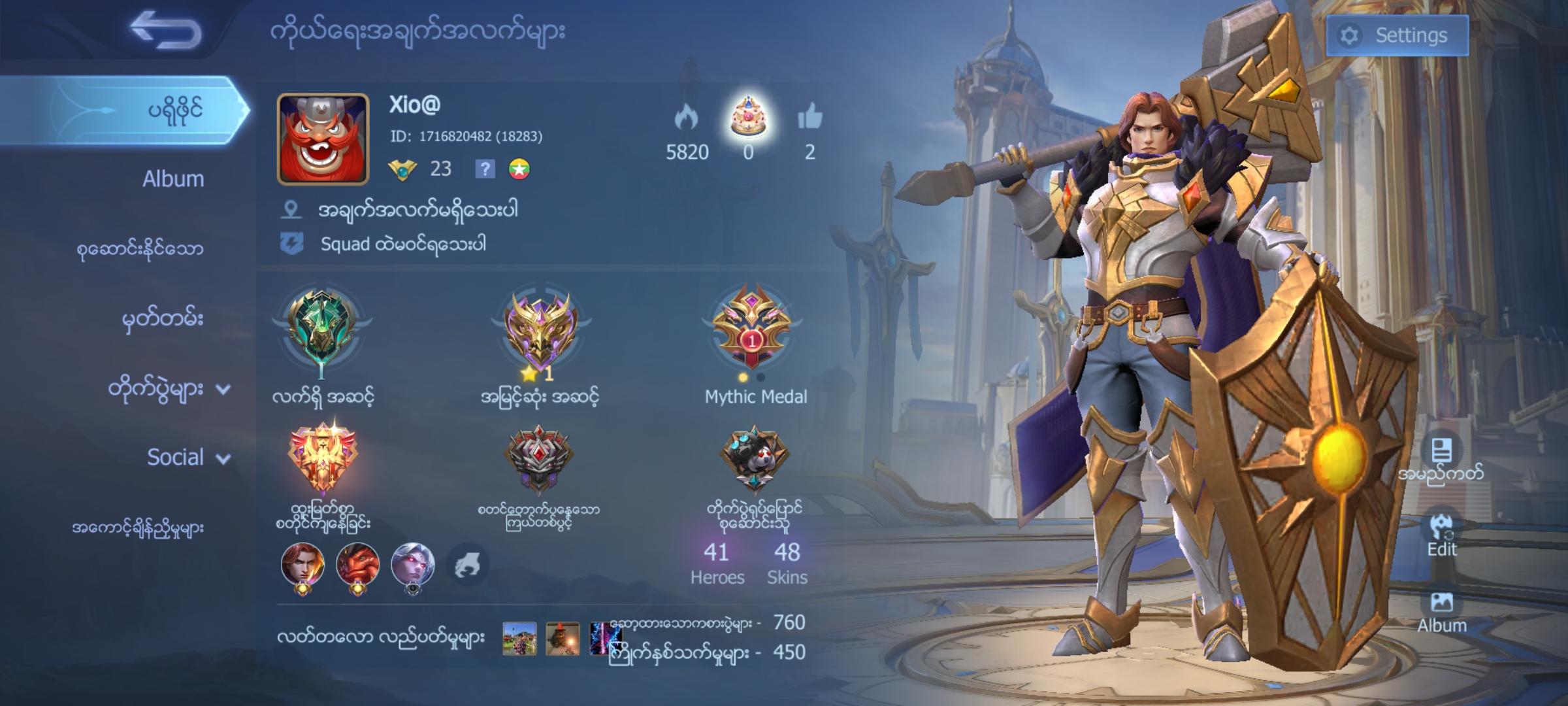This screenshot has height=706, width=1568.
Task: Open the Album icon at bottom right
Action: click(x=1441, y=611)
